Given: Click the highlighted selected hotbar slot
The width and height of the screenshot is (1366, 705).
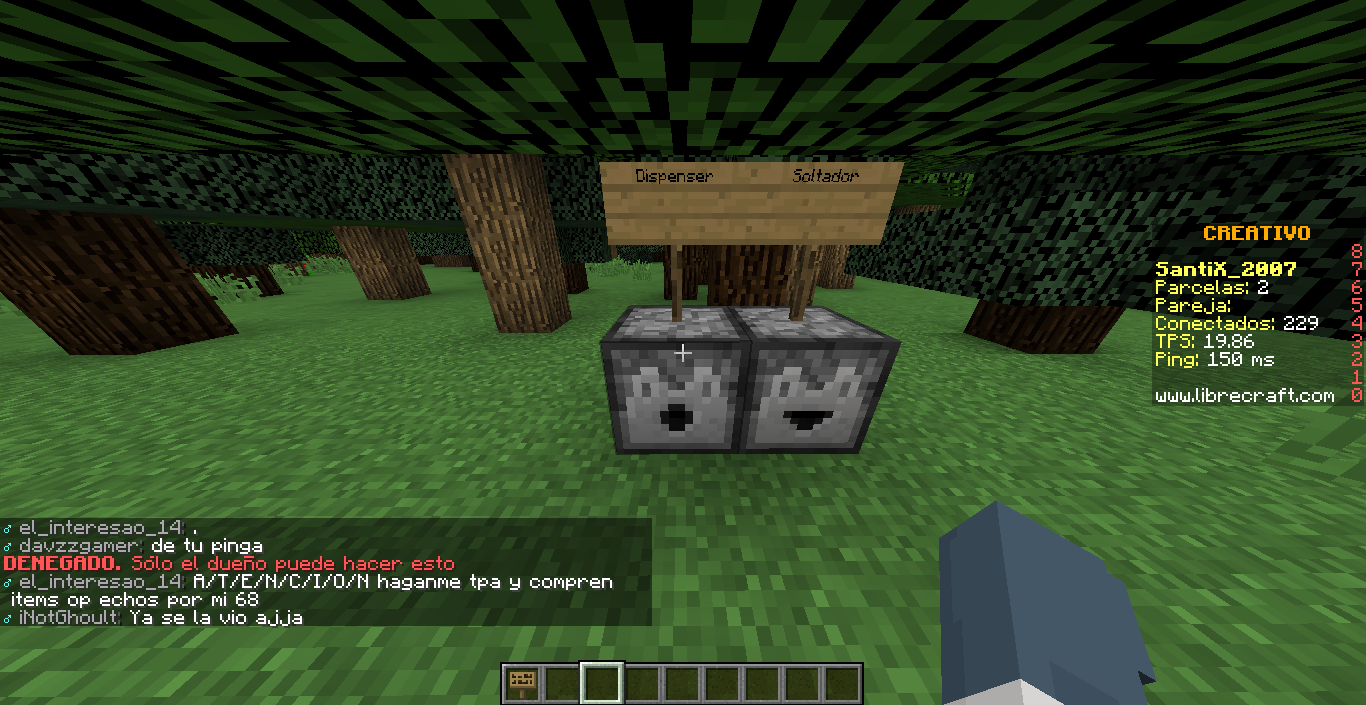Looking at the screenshot, I should [x=602, y=684].
